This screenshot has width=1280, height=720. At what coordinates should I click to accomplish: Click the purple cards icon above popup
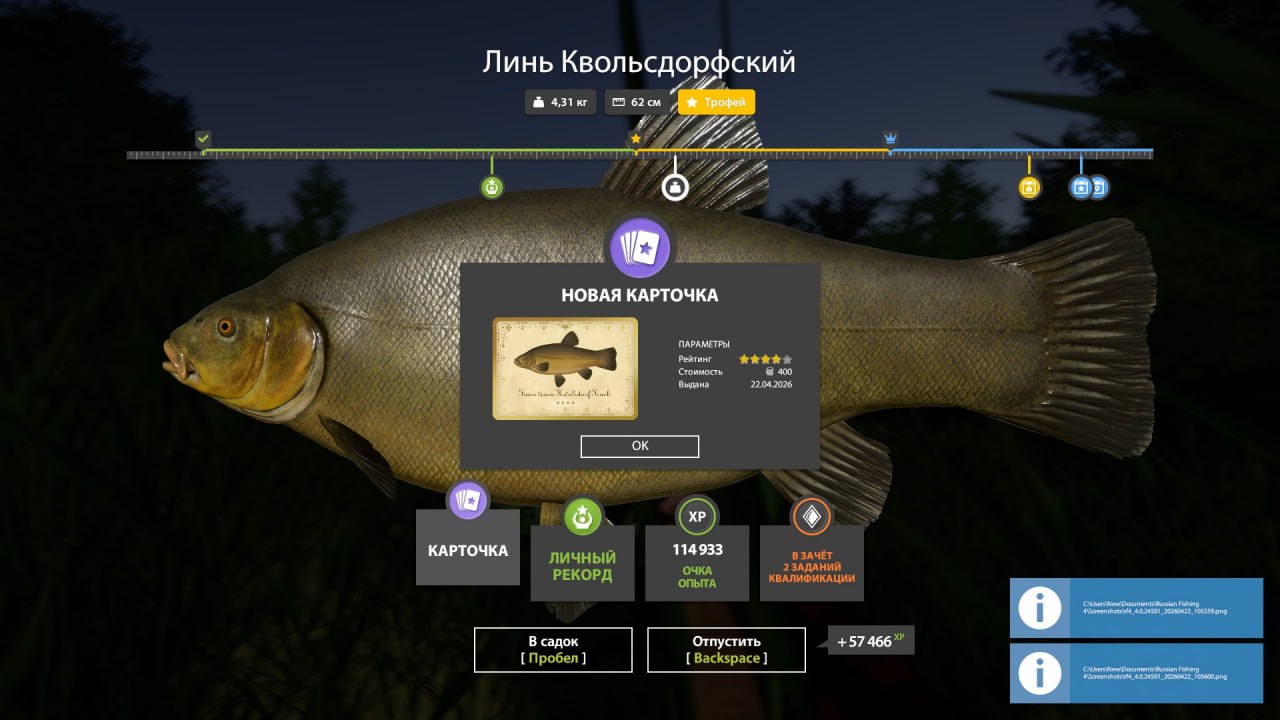640,247
